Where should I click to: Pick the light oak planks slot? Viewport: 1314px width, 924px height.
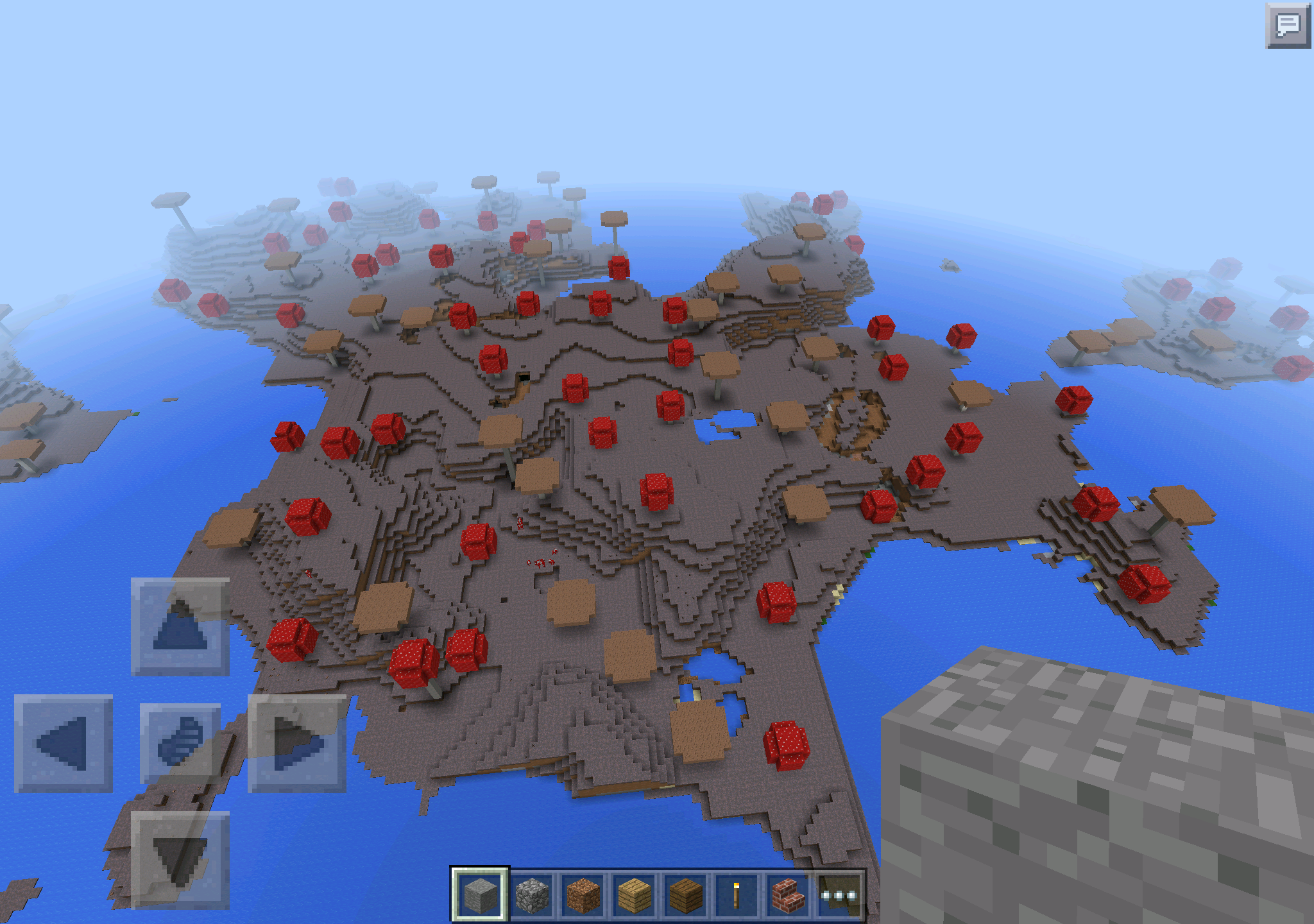(635, 895)
